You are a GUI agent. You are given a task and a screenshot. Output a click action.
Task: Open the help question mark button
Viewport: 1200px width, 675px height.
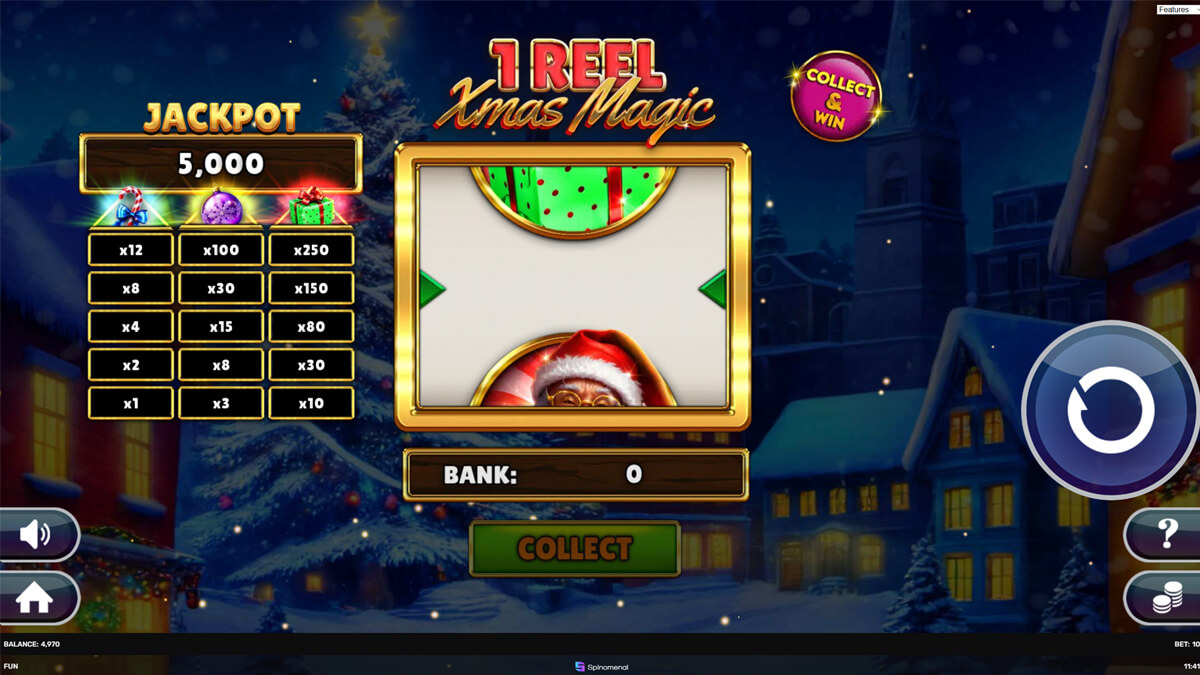1165,535
